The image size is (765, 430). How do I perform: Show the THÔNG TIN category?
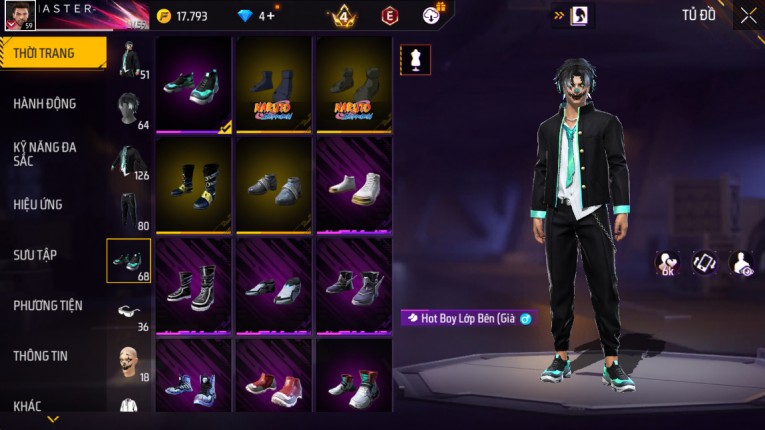[40, 355]
